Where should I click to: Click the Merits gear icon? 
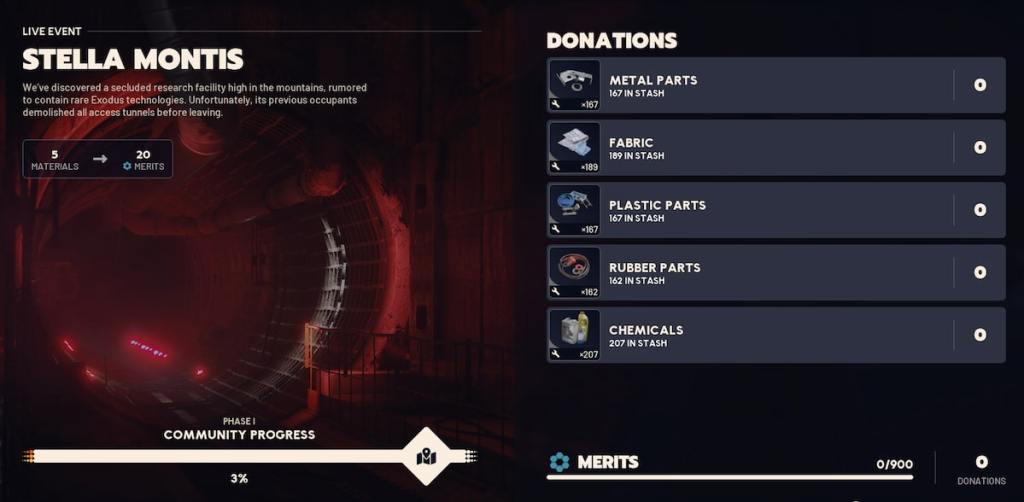559,462
